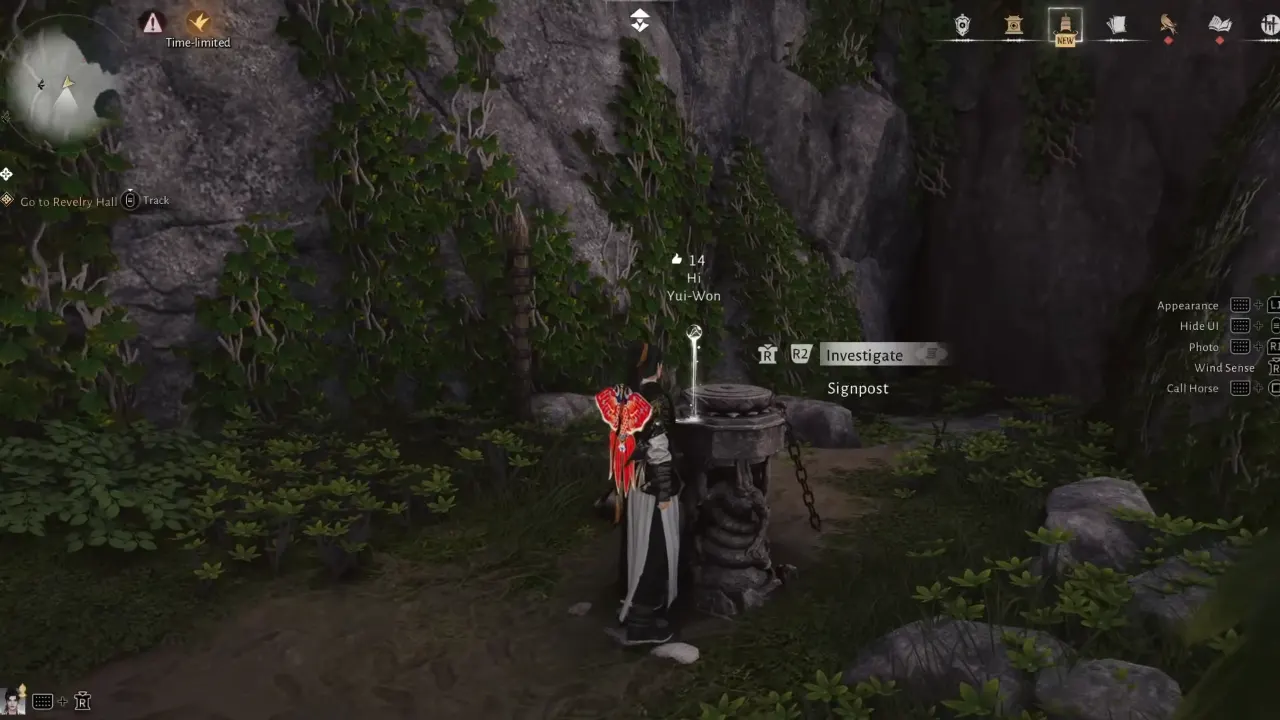The image size is (1280, 720).
Task: Open the cards/documents icon
Action: tap(1117, 25)
